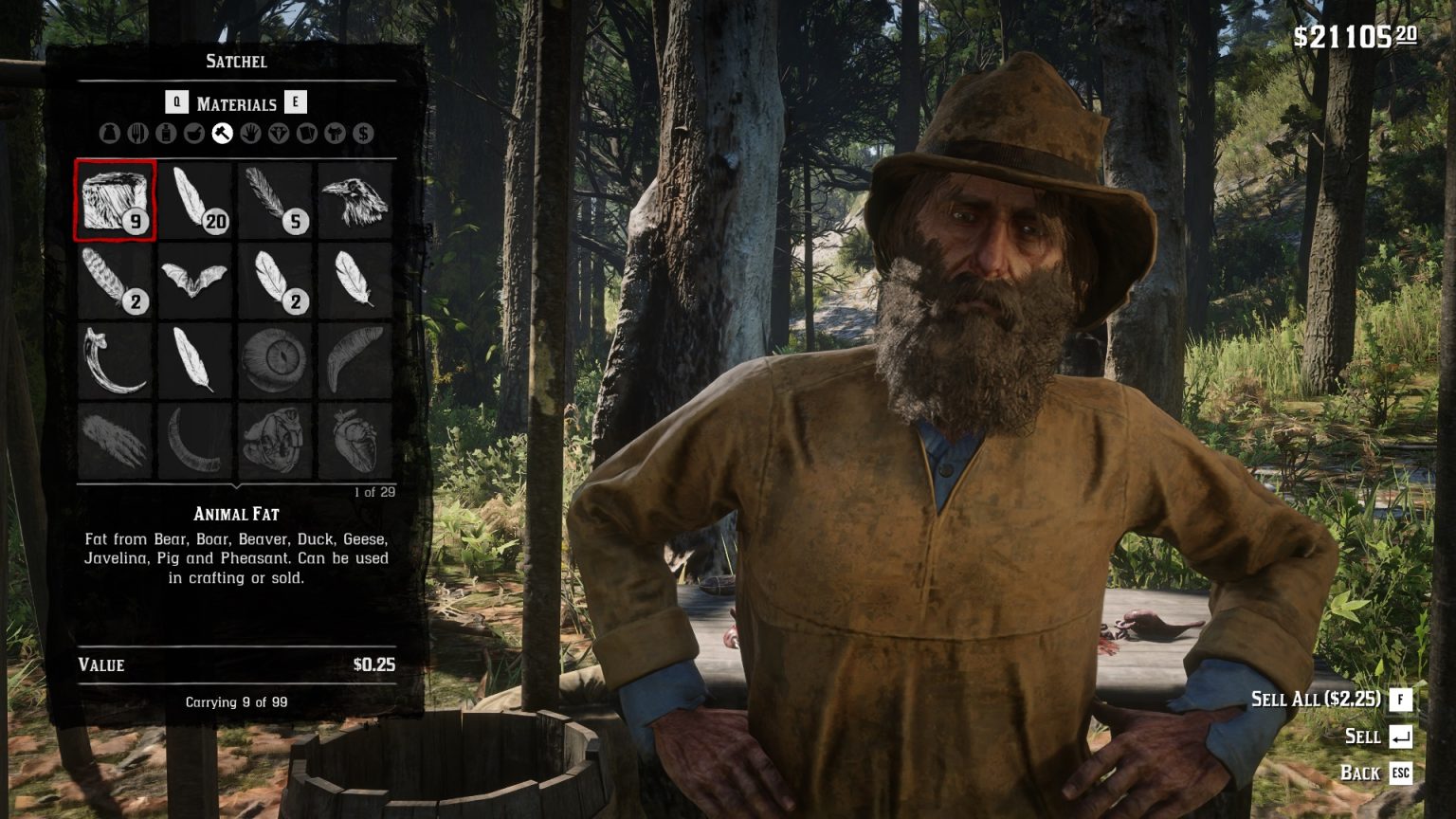Select the Documents category icon
1456x819 pixels.
tap(306, 133)
